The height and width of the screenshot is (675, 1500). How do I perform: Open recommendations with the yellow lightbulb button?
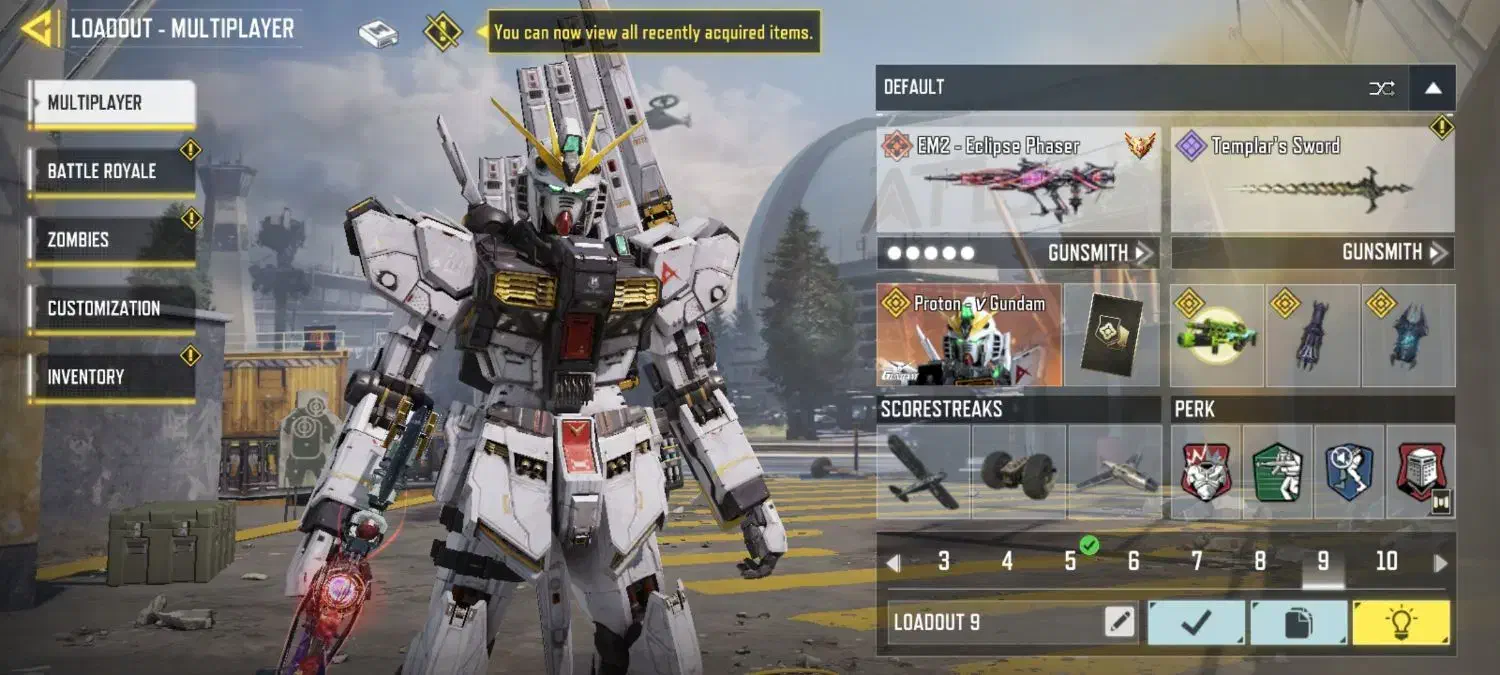click(x=1400, y=623)
